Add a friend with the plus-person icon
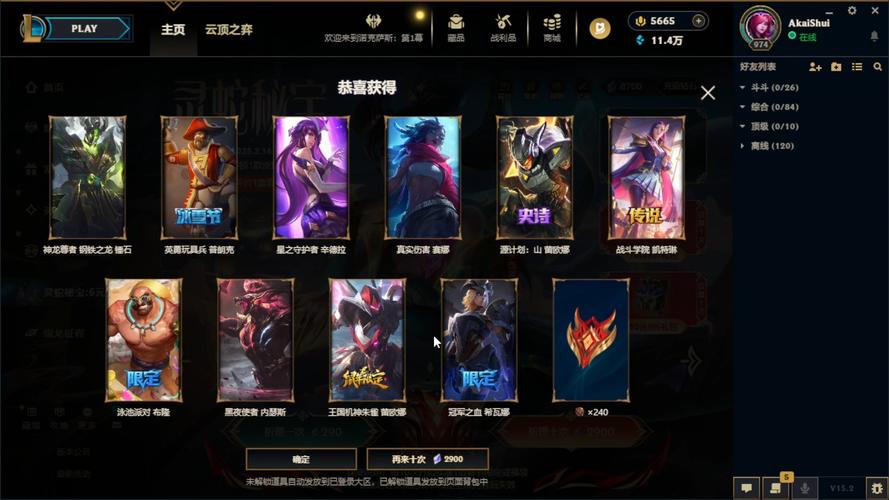 tap(815, 67)
